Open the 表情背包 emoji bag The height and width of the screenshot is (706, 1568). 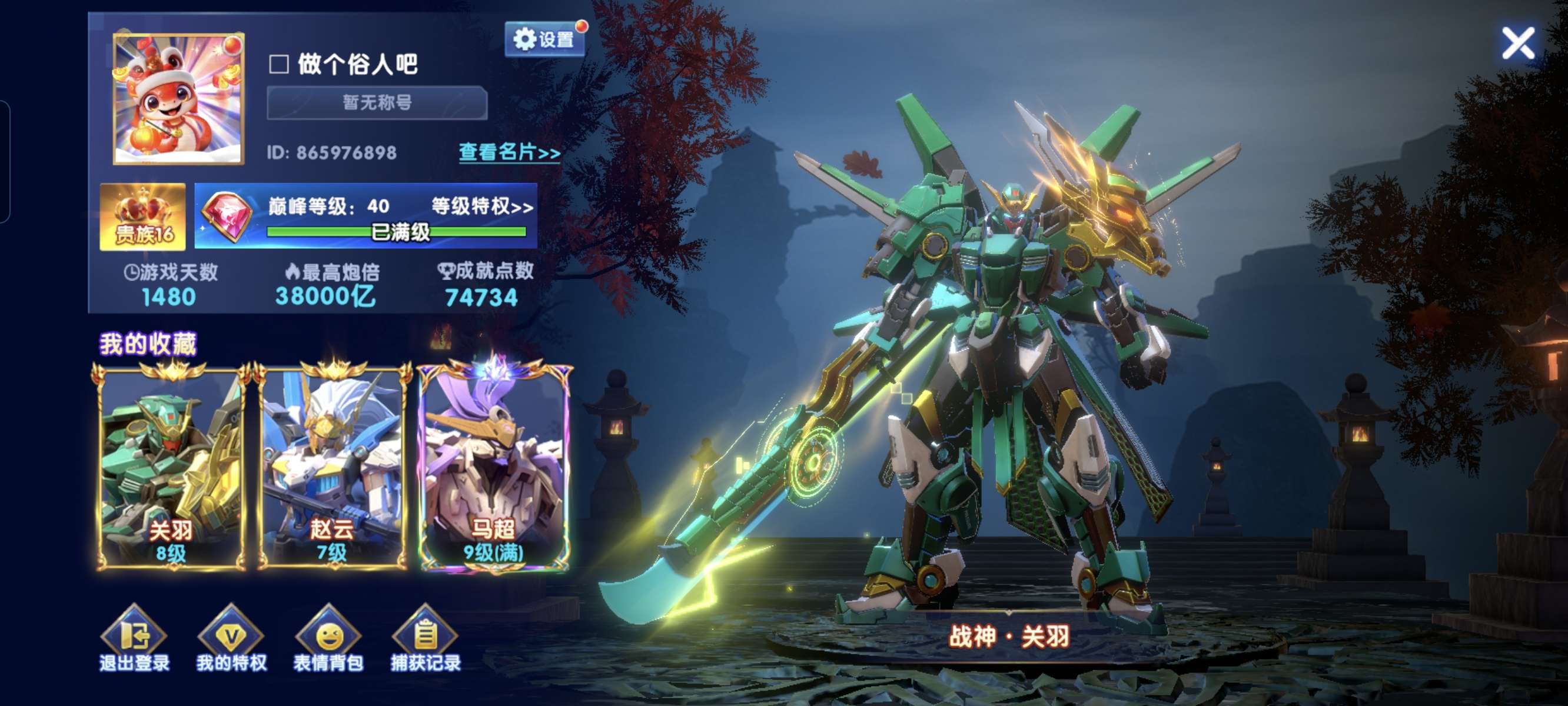[x=328, y=639]
